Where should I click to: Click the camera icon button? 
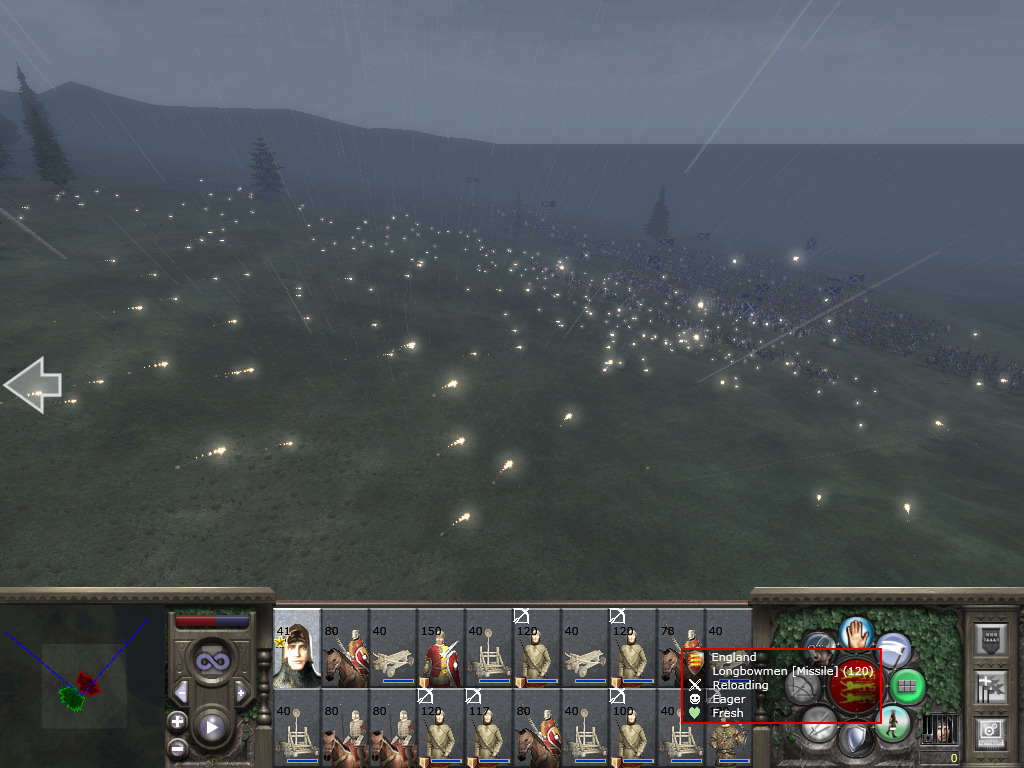(x=990, y=731)
